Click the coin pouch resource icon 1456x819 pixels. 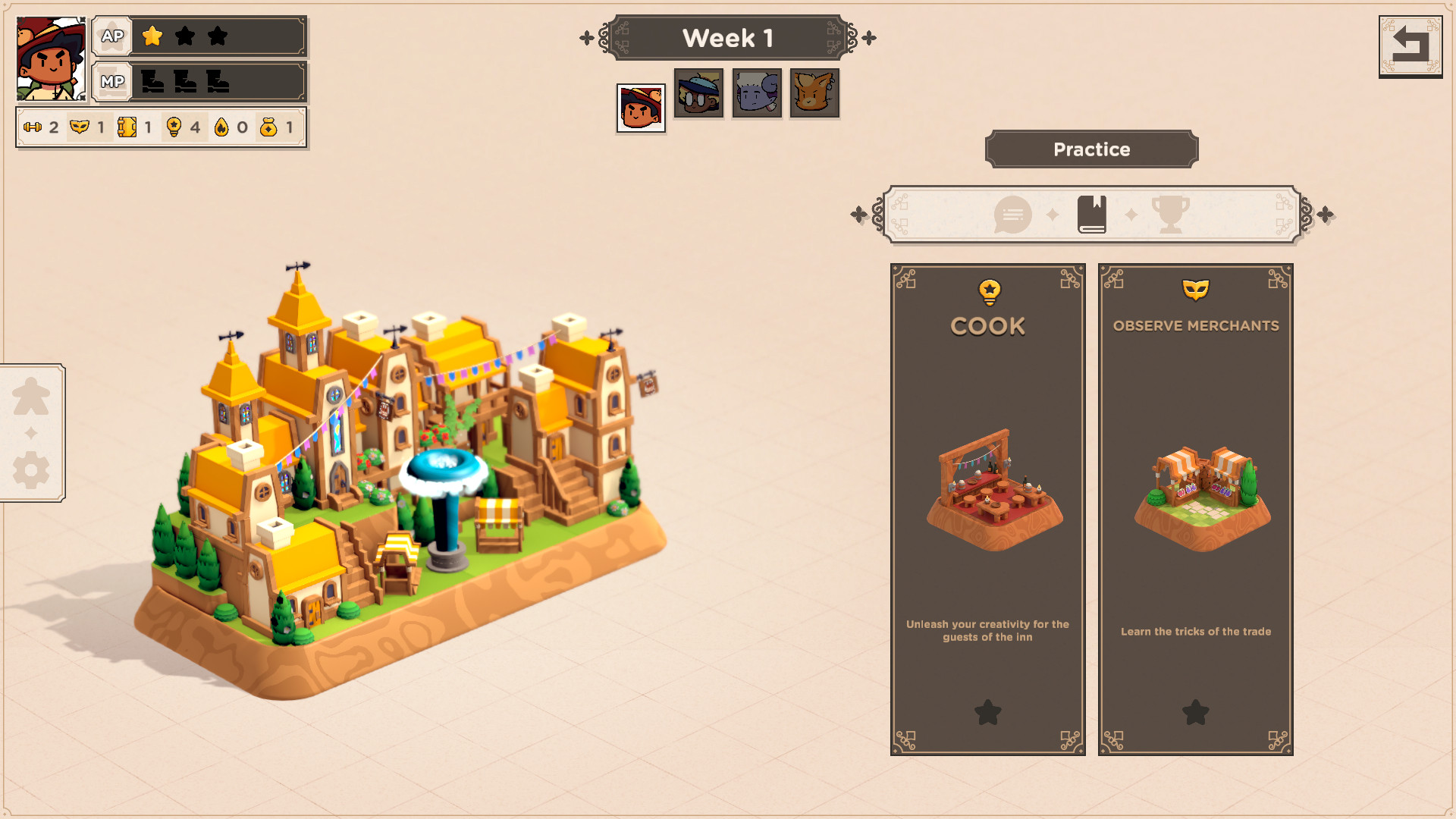point(267,127)
